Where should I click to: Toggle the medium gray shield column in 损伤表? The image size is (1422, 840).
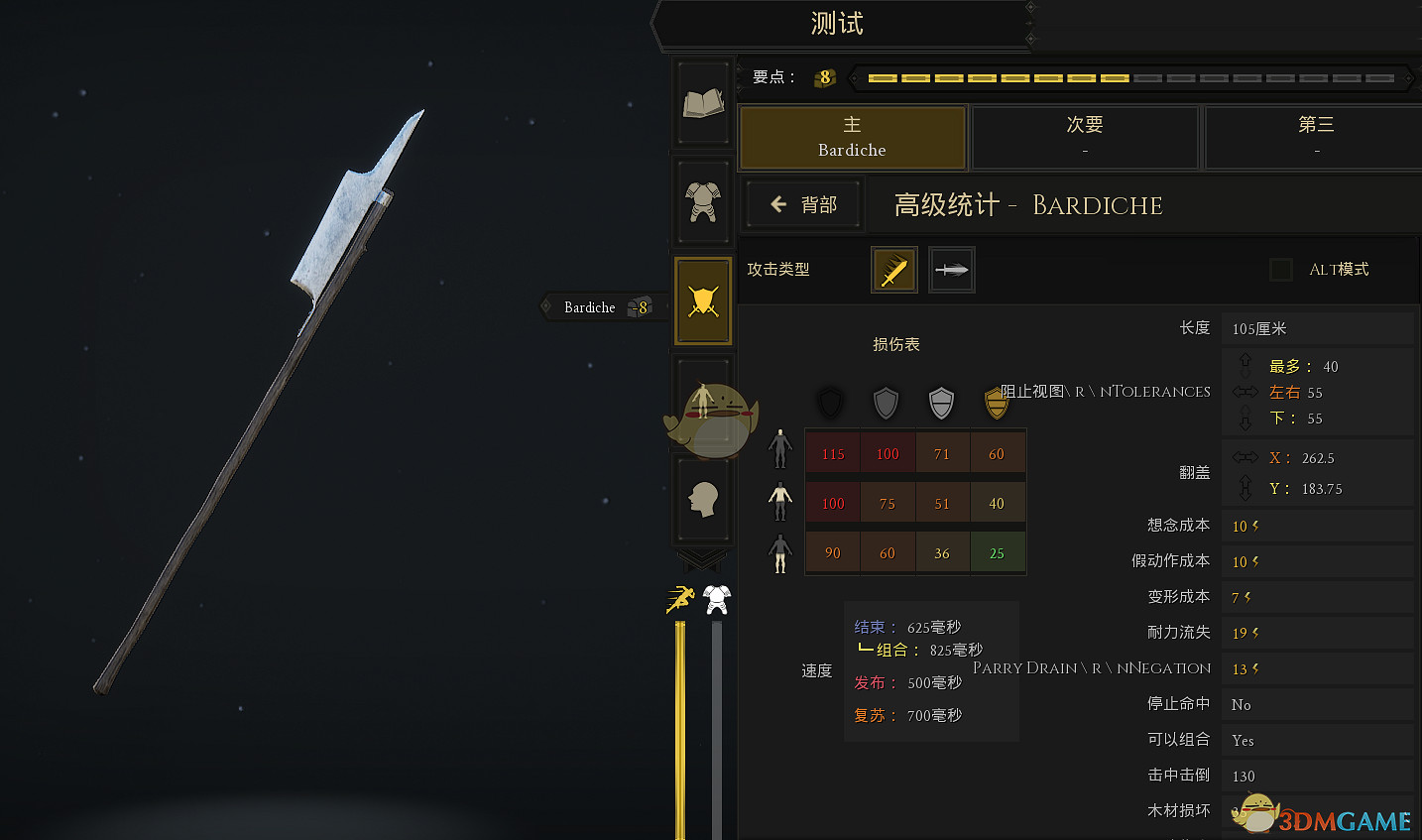point(886,403)
